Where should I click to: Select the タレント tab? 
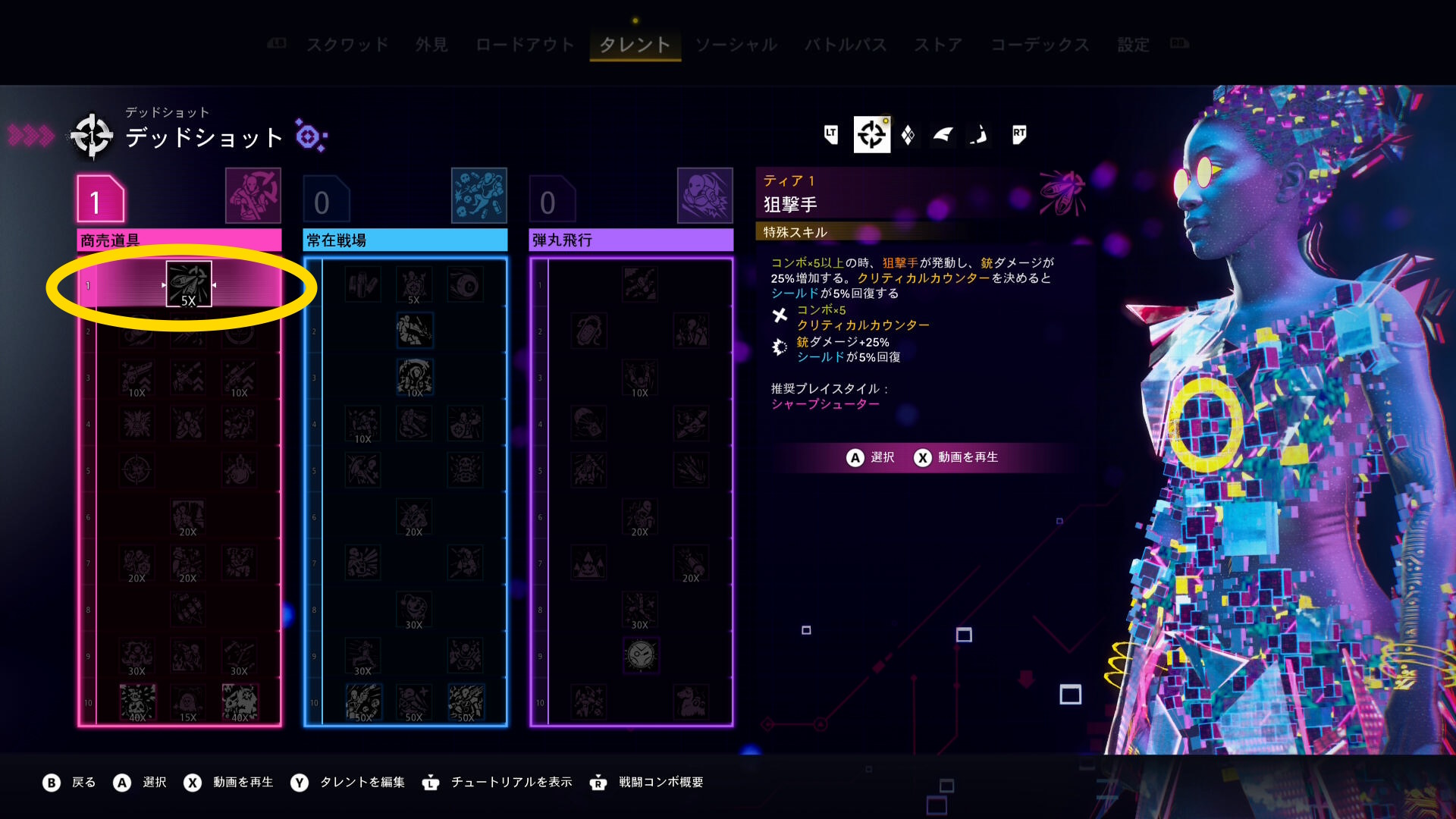635,45
